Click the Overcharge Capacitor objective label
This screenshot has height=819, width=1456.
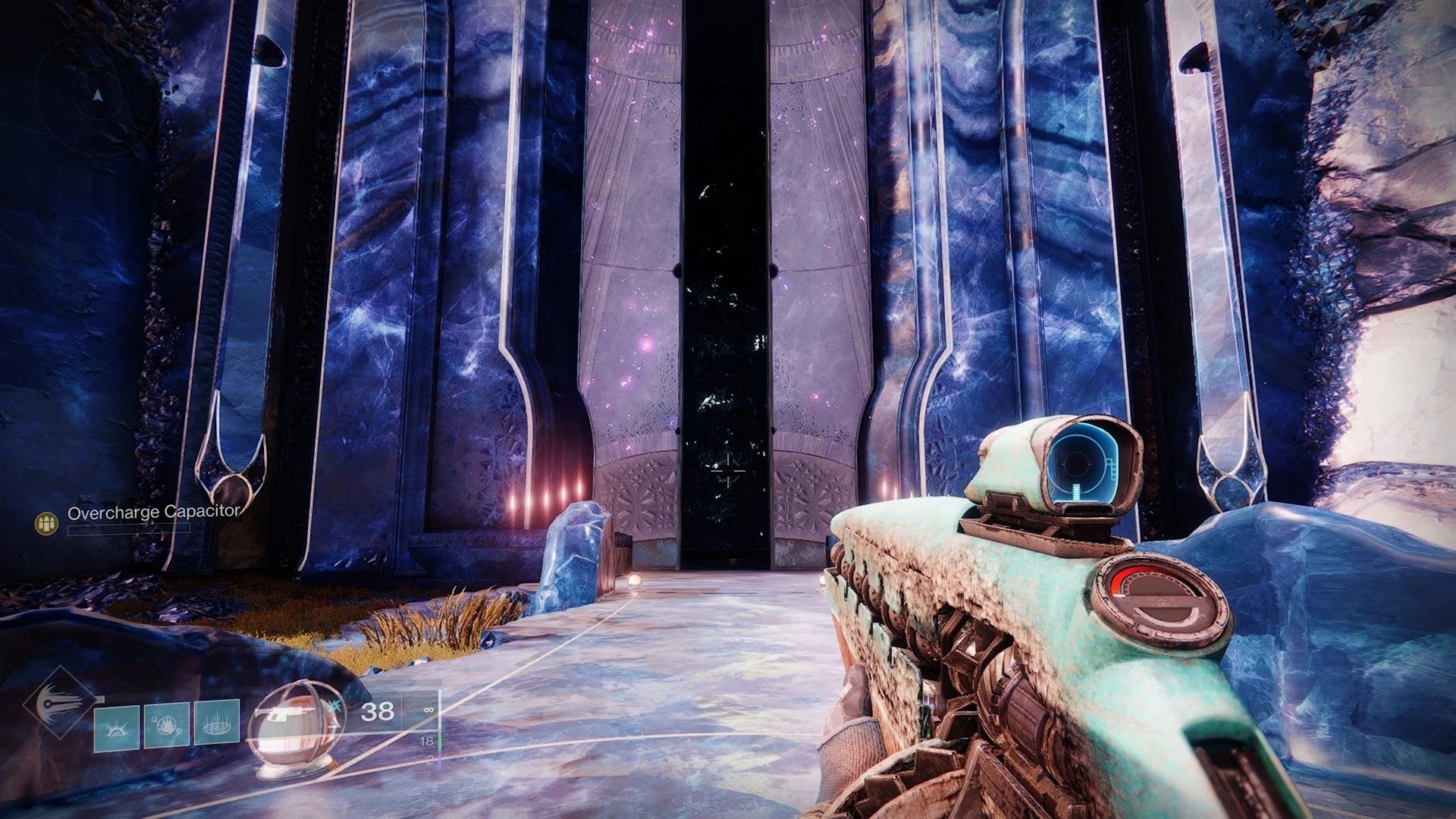pyautogui.click(x=154, y=512)
